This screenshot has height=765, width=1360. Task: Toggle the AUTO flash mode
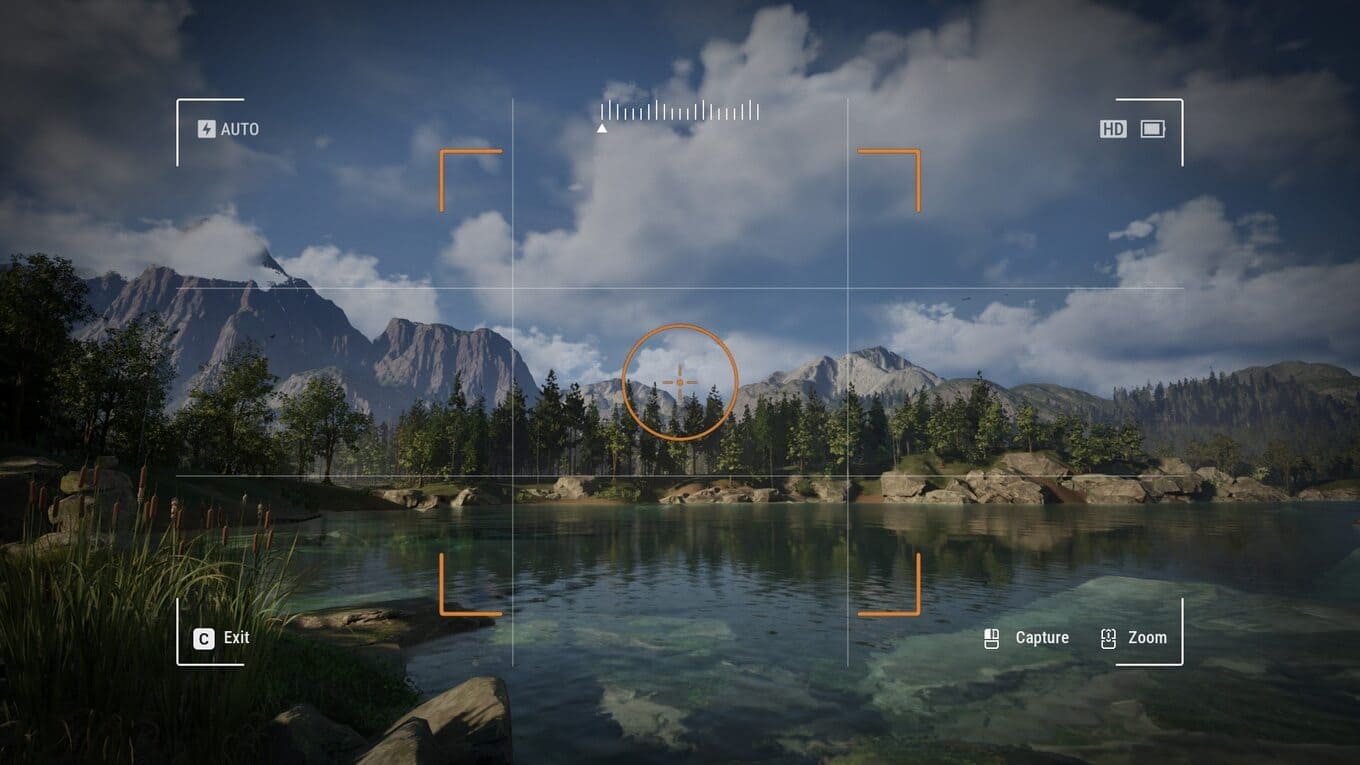(x=228, y=129)
